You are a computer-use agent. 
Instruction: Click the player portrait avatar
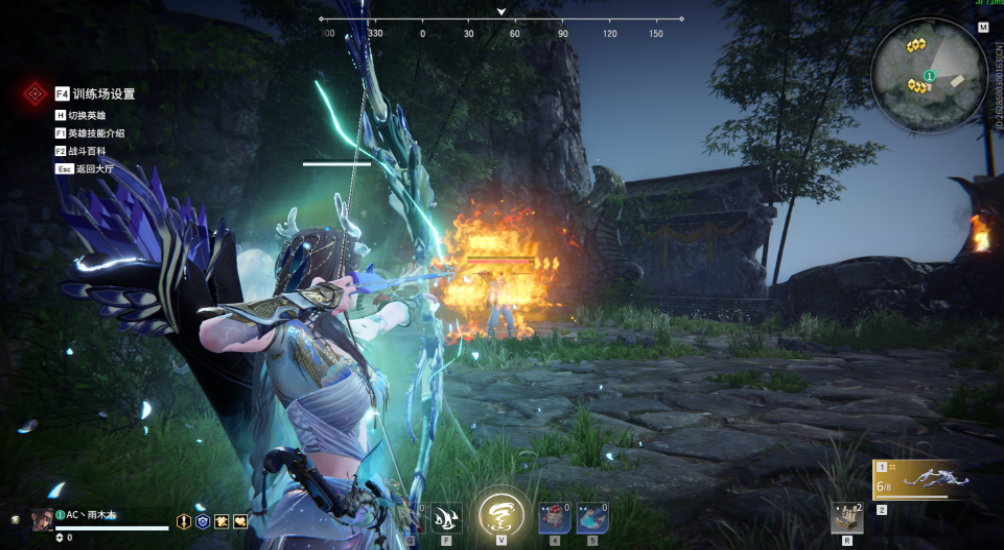click(x=41, y=519)
